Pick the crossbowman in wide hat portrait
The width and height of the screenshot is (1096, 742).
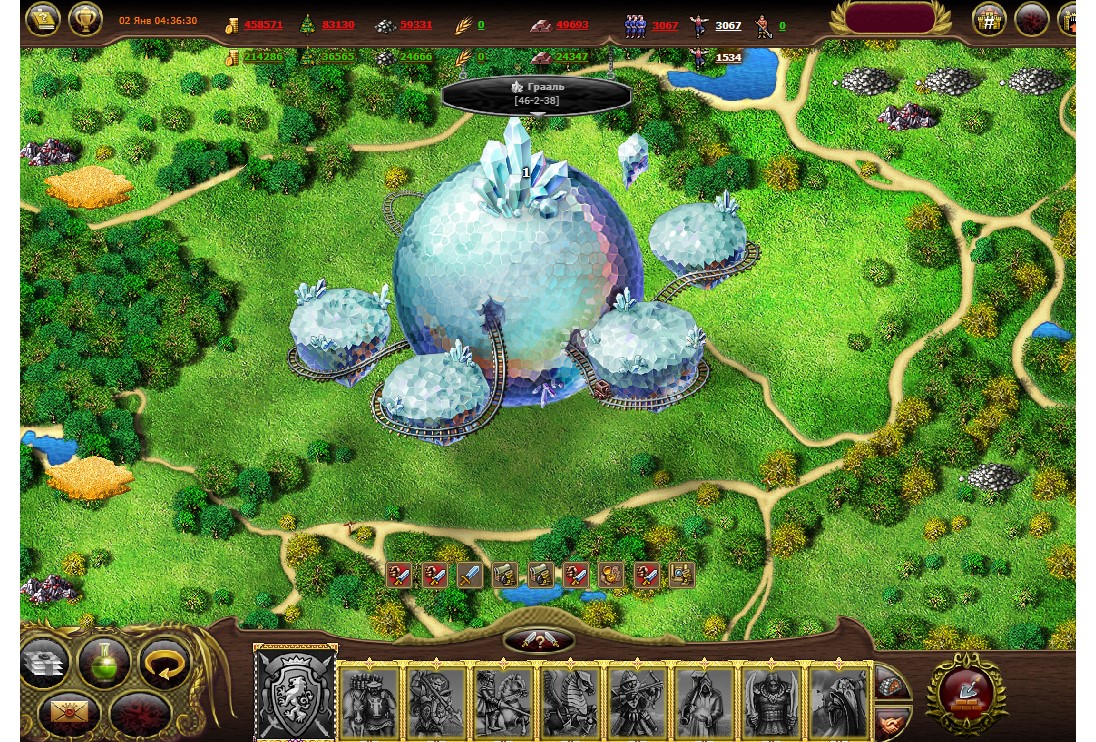click(637, 700)
